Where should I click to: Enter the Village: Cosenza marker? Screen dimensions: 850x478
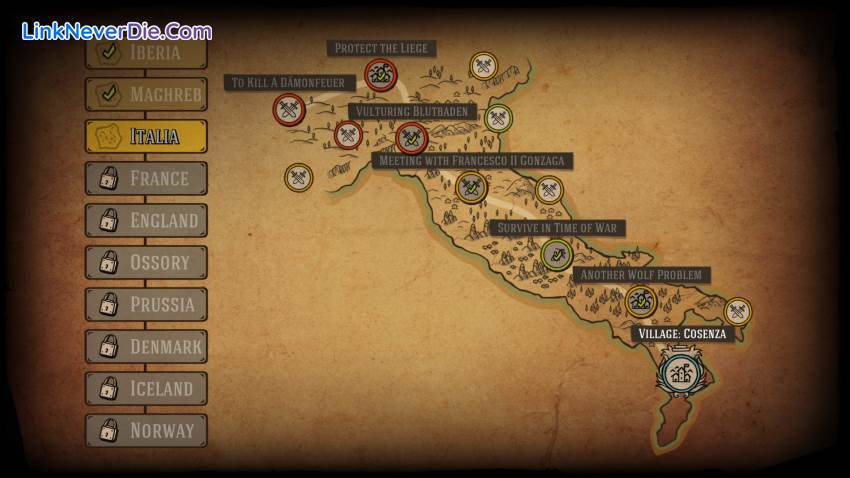click(x=682, y=373)
